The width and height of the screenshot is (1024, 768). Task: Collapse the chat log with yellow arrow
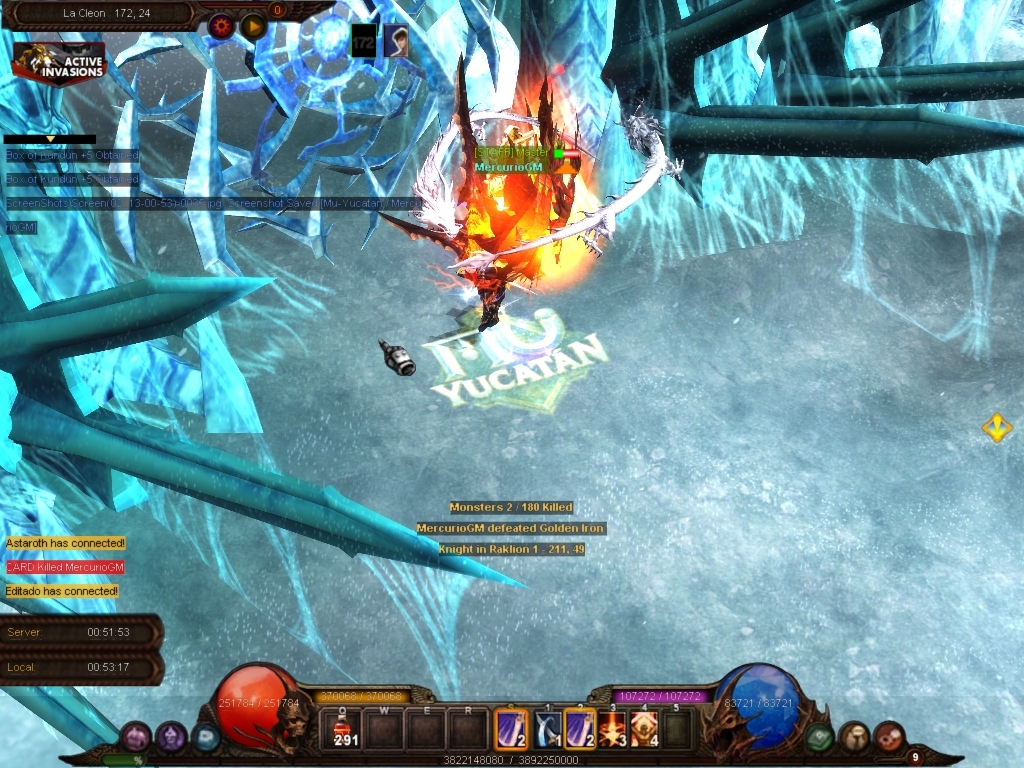pos(50,139)
